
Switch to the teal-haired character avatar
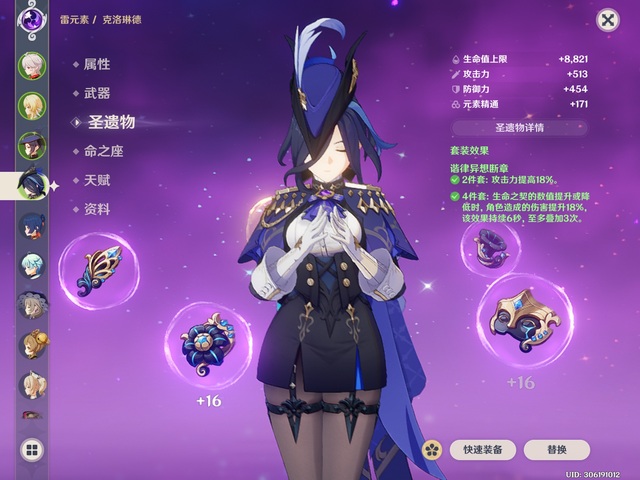[33, 265]
